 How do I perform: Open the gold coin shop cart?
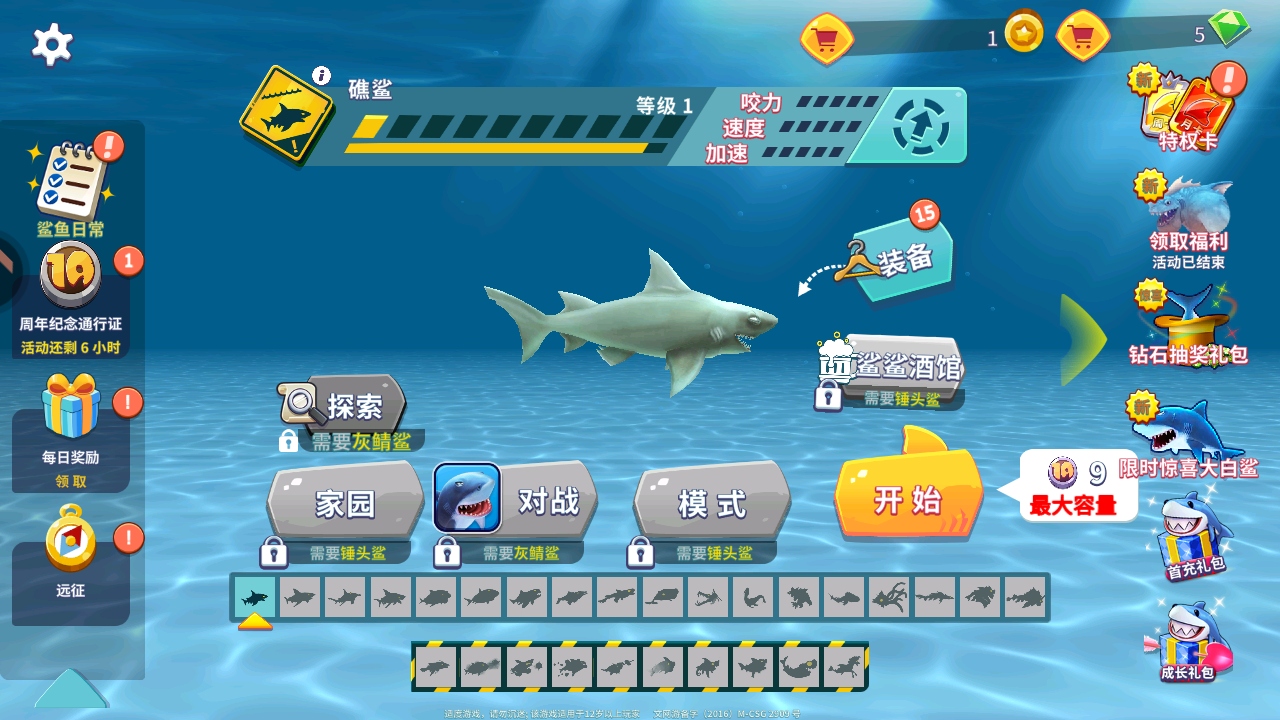click(827, 39)
